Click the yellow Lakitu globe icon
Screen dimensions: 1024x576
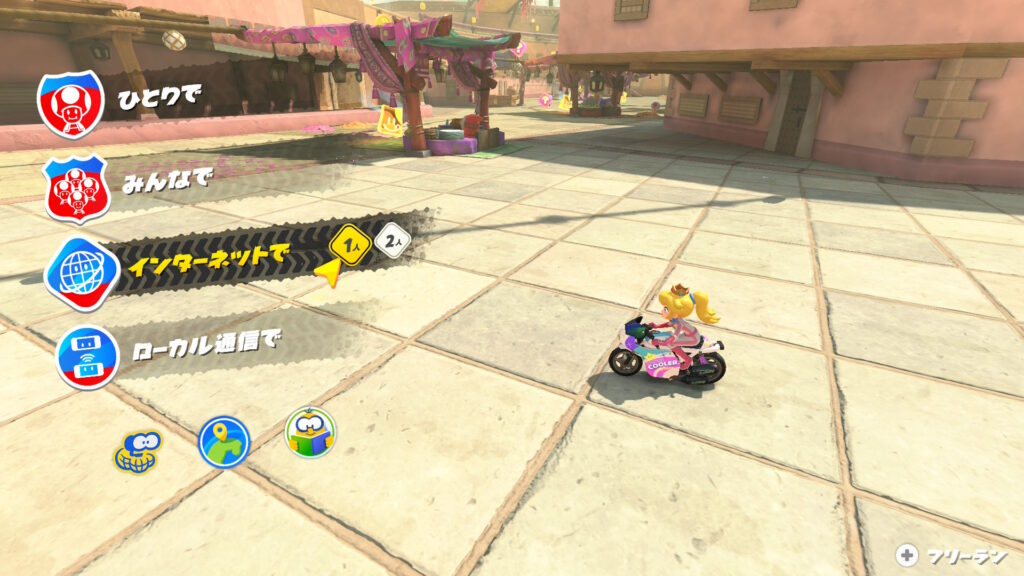[x=138, y=450]
